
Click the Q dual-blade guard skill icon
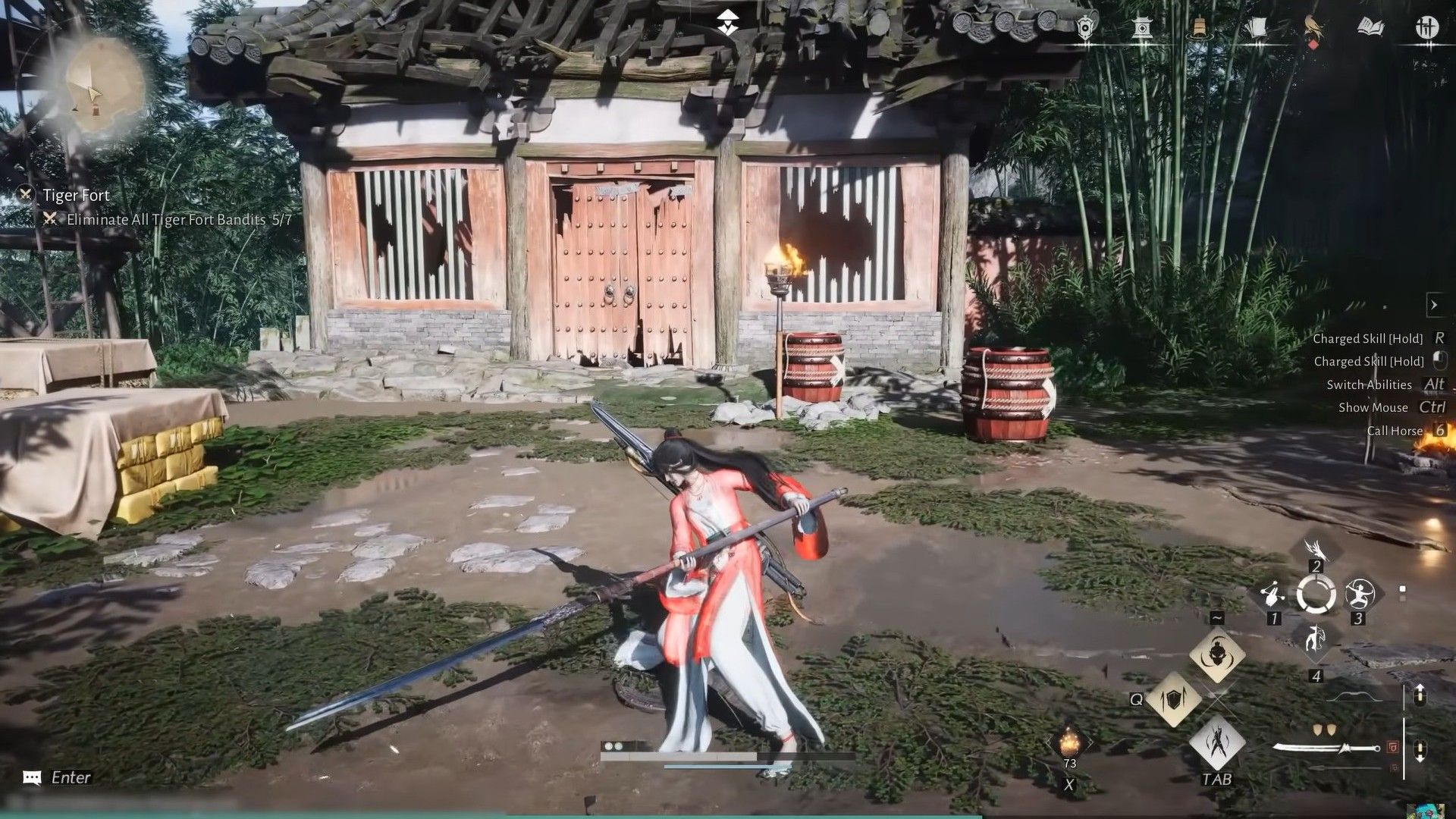(x=1174, y=701)
